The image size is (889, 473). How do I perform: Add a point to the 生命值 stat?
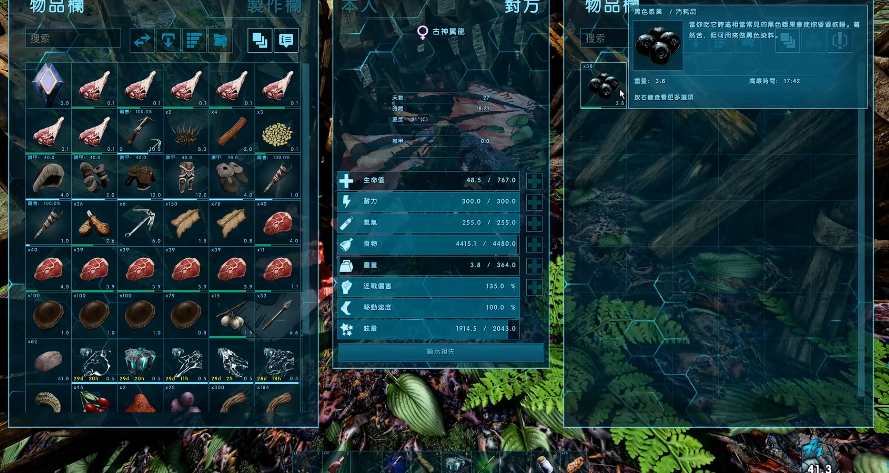[535, 181]
